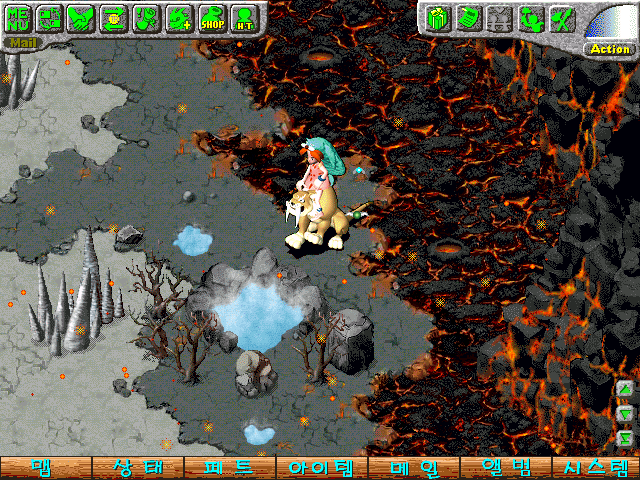Open the 앨범 (Album) menu

point(504,468)
